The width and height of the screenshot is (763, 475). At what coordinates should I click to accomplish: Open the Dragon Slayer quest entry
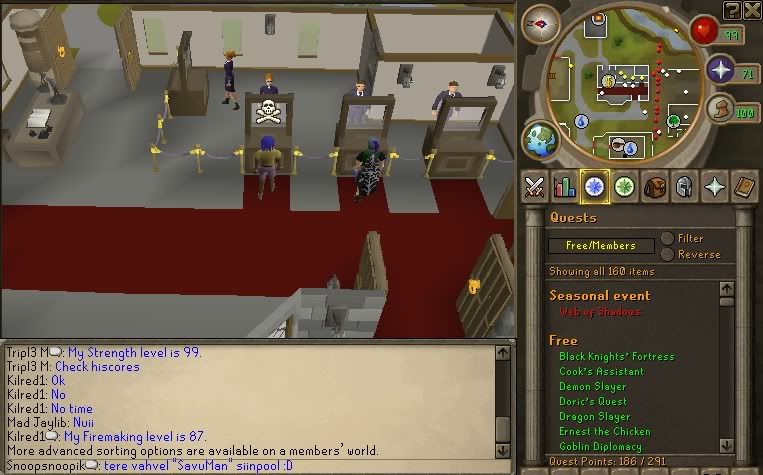tap(594, 417)
